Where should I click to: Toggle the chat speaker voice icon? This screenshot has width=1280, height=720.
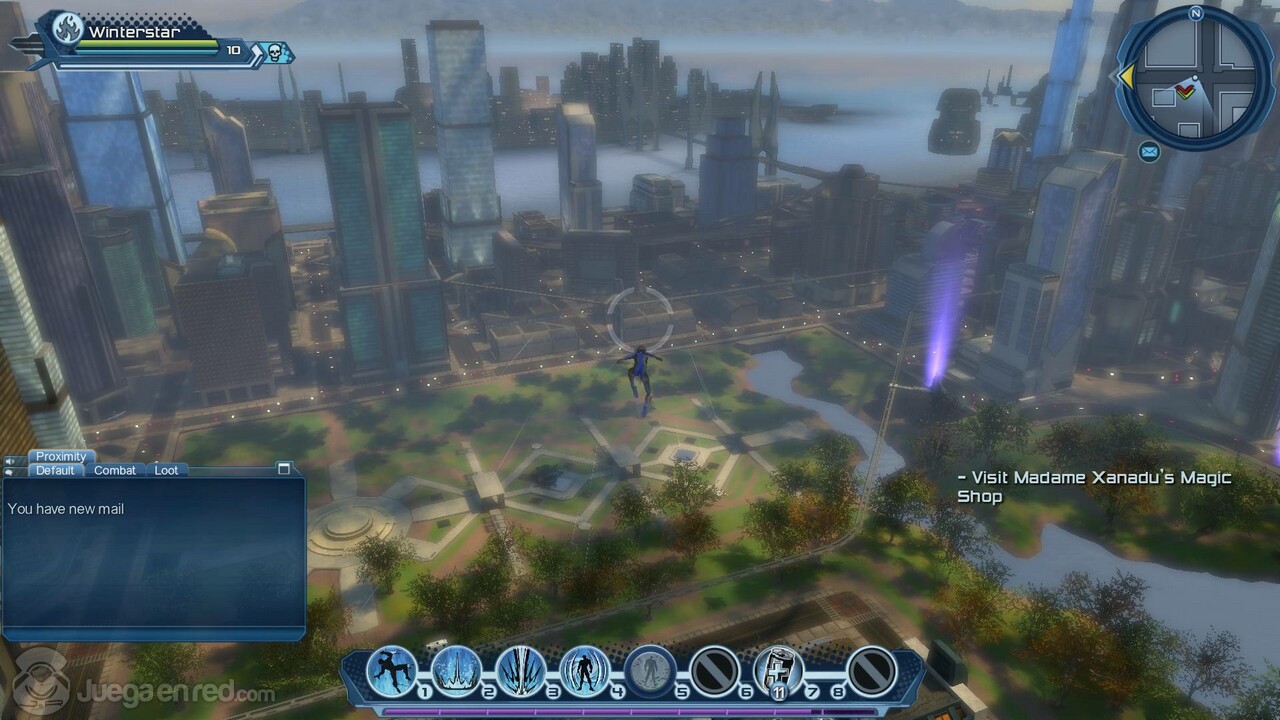point(10,461)
